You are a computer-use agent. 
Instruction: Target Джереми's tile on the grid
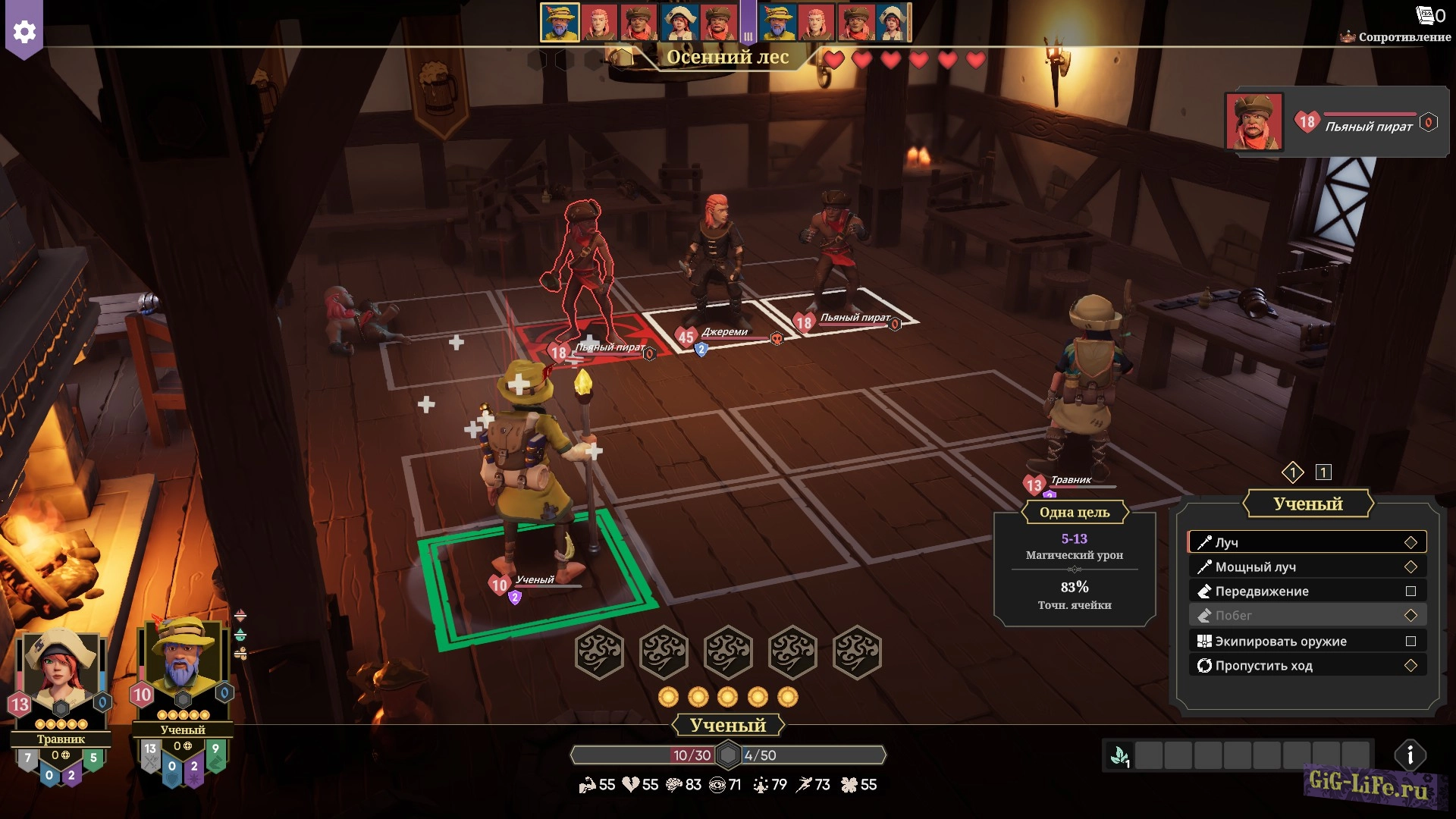click(713, 318)
